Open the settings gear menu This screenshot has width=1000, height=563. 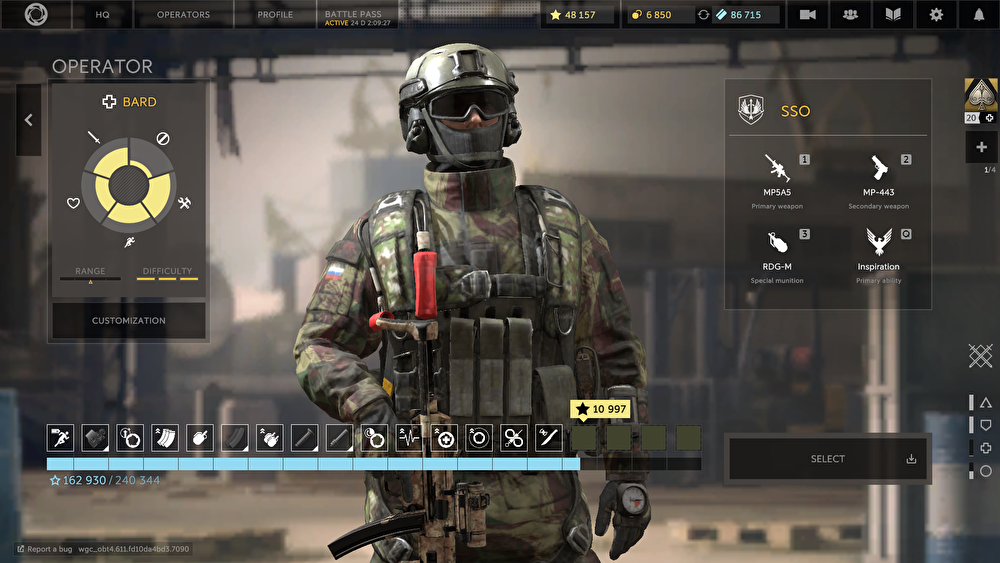point(936,15)
